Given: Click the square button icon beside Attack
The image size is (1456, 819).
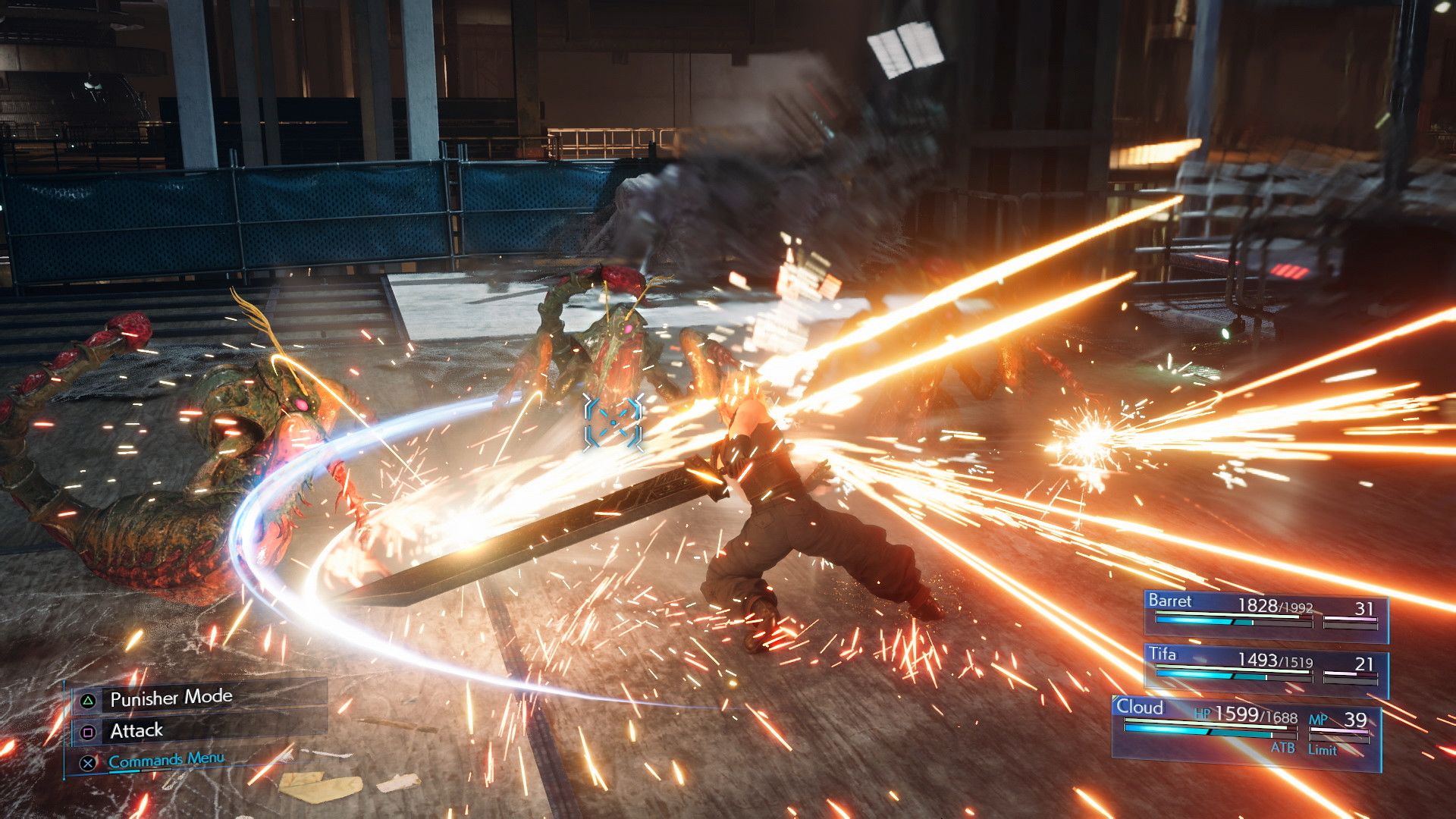Looking at the screenshot, I should (89, 730).
